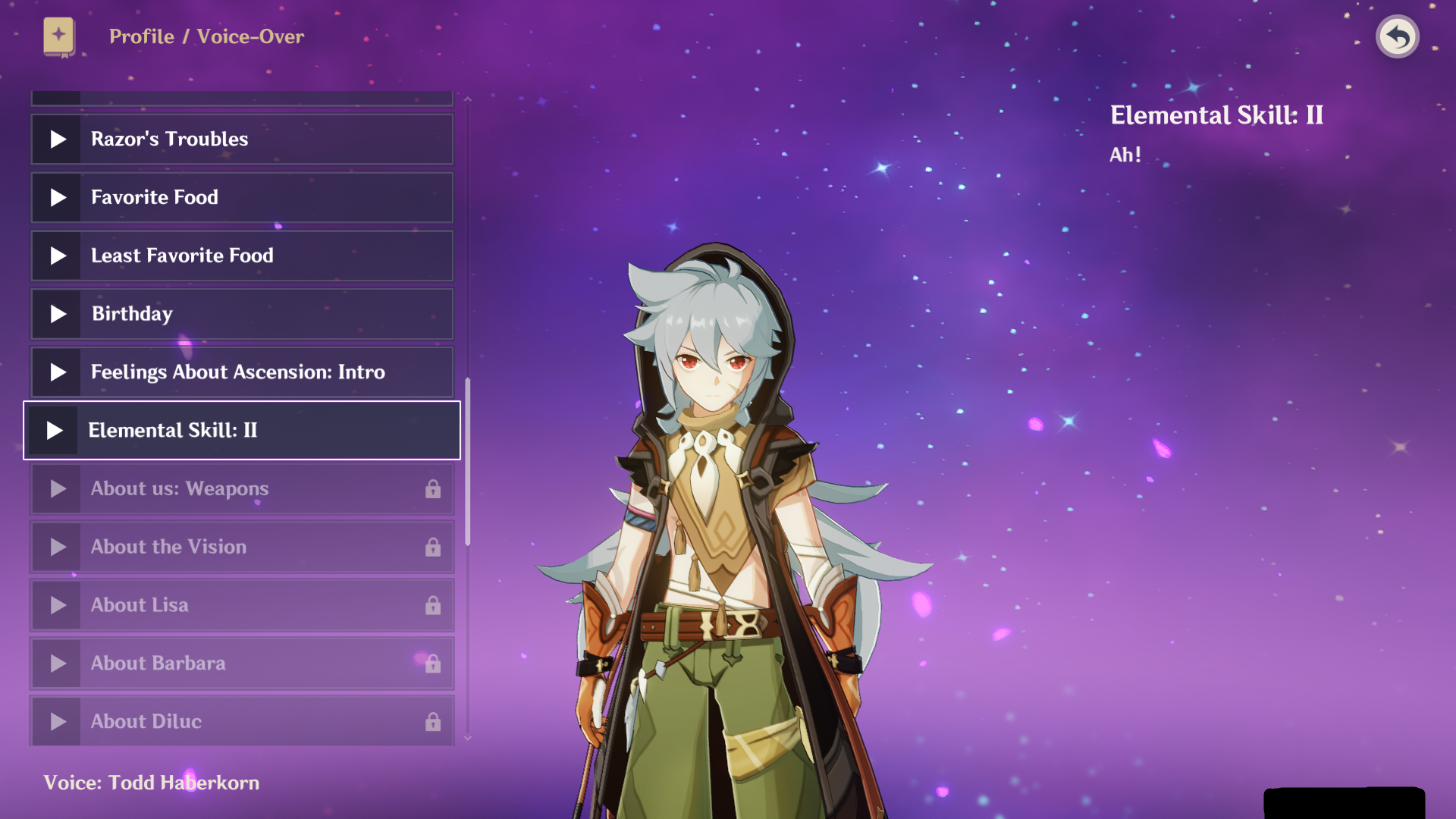This screenshot has width=1456, height=819.
Task: Click the Profile book icon
Action: [x=59, y=36]
